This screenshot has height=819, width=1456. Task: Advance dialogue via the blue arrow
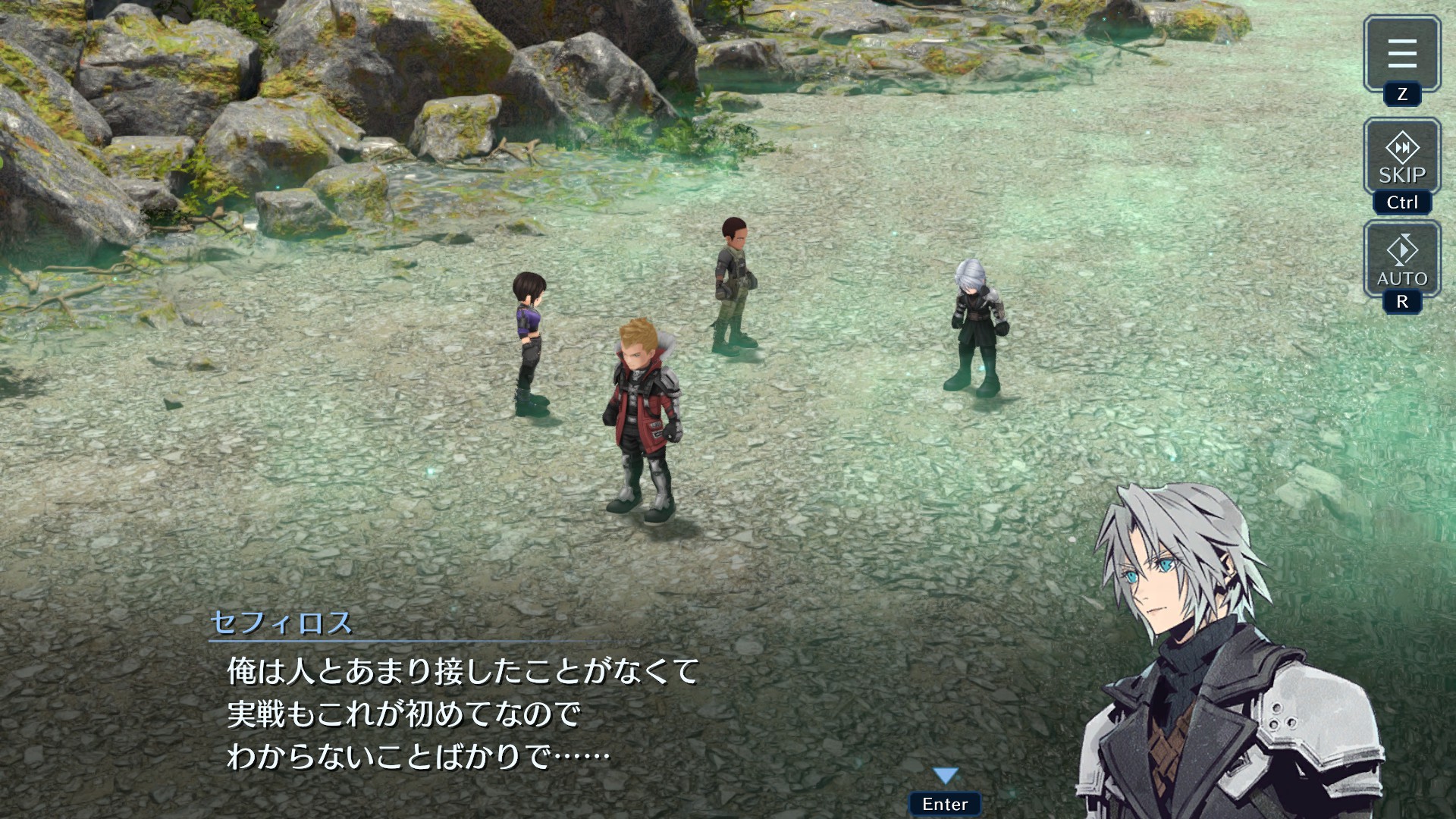[946, 776]
